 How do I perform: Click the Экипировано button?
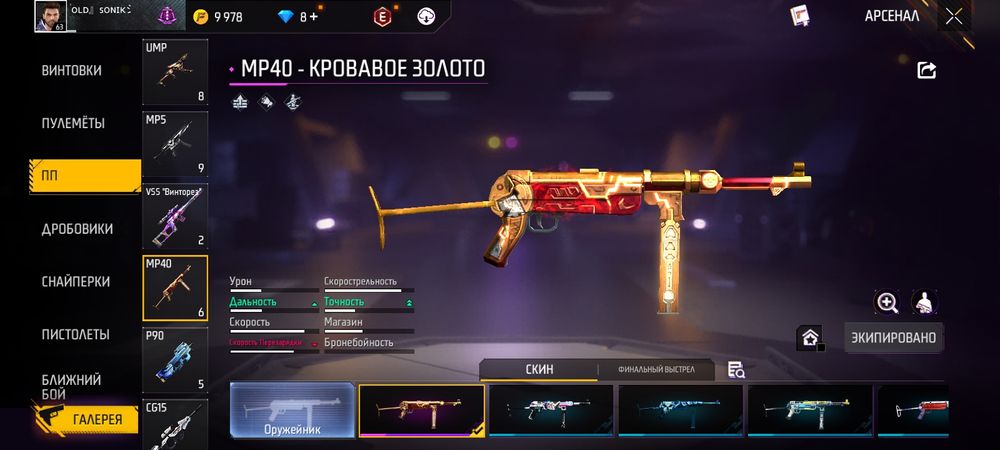[893, 338]
